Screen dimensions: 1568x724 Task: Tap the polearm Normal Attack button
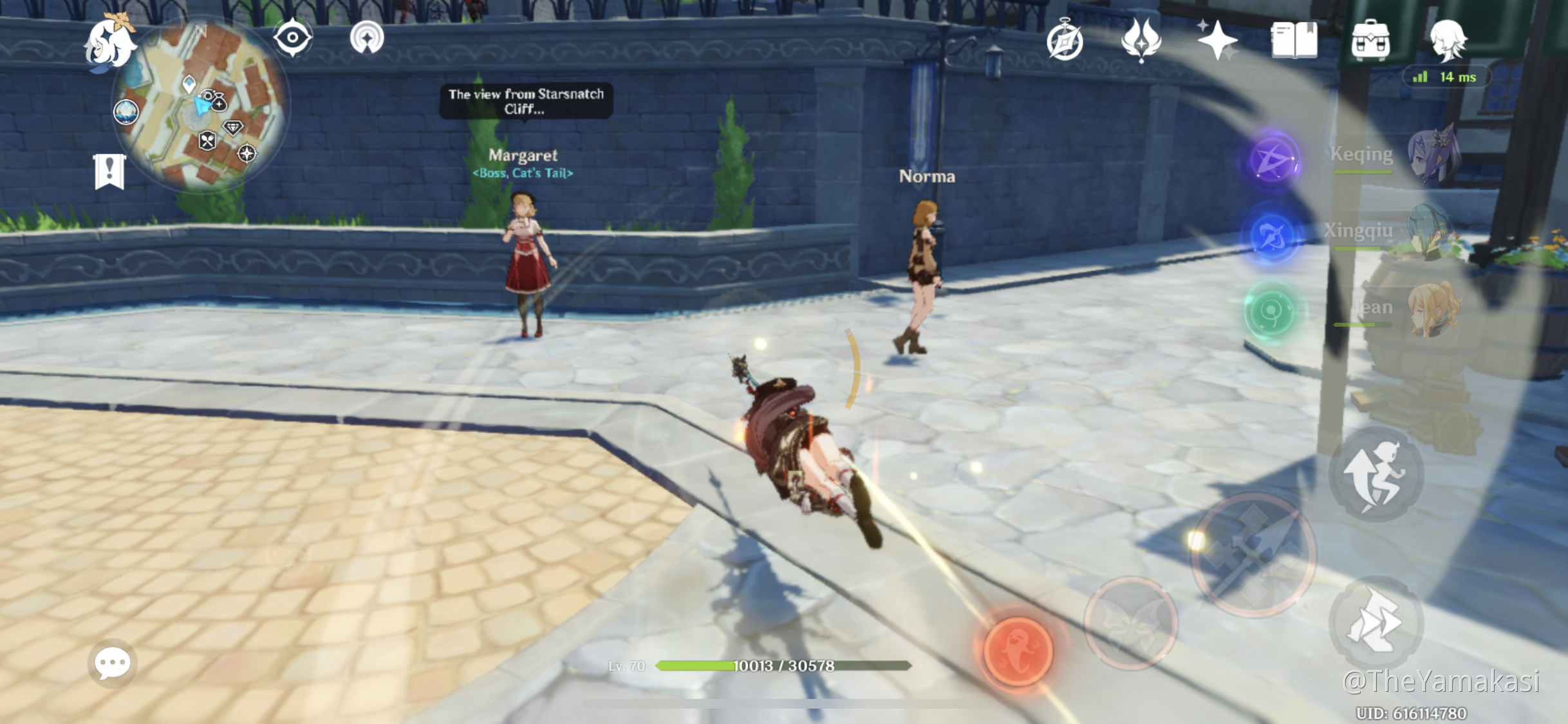coord(1253,555)
